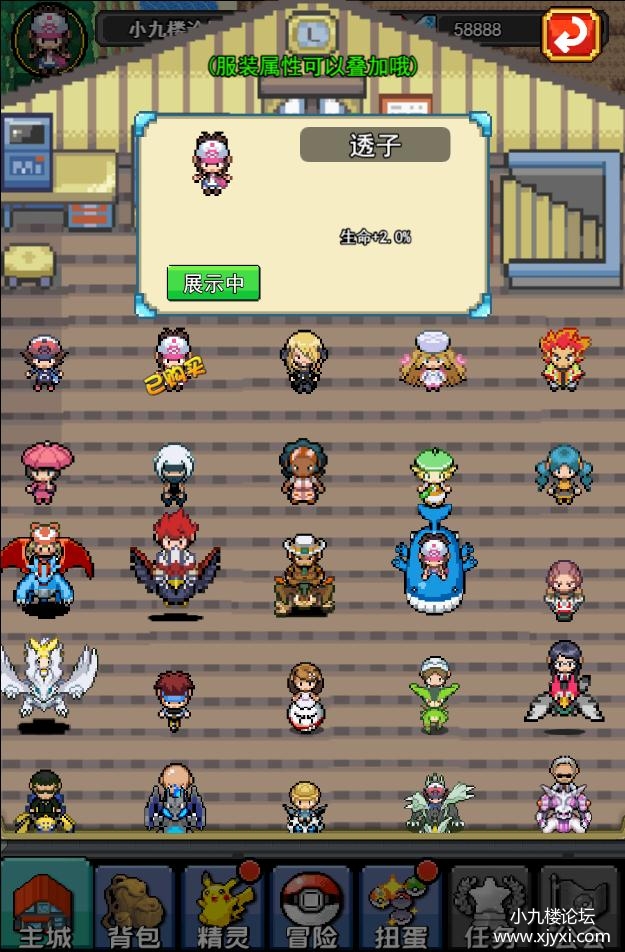Select the purchased 已购买 costume

coord(173,361)
